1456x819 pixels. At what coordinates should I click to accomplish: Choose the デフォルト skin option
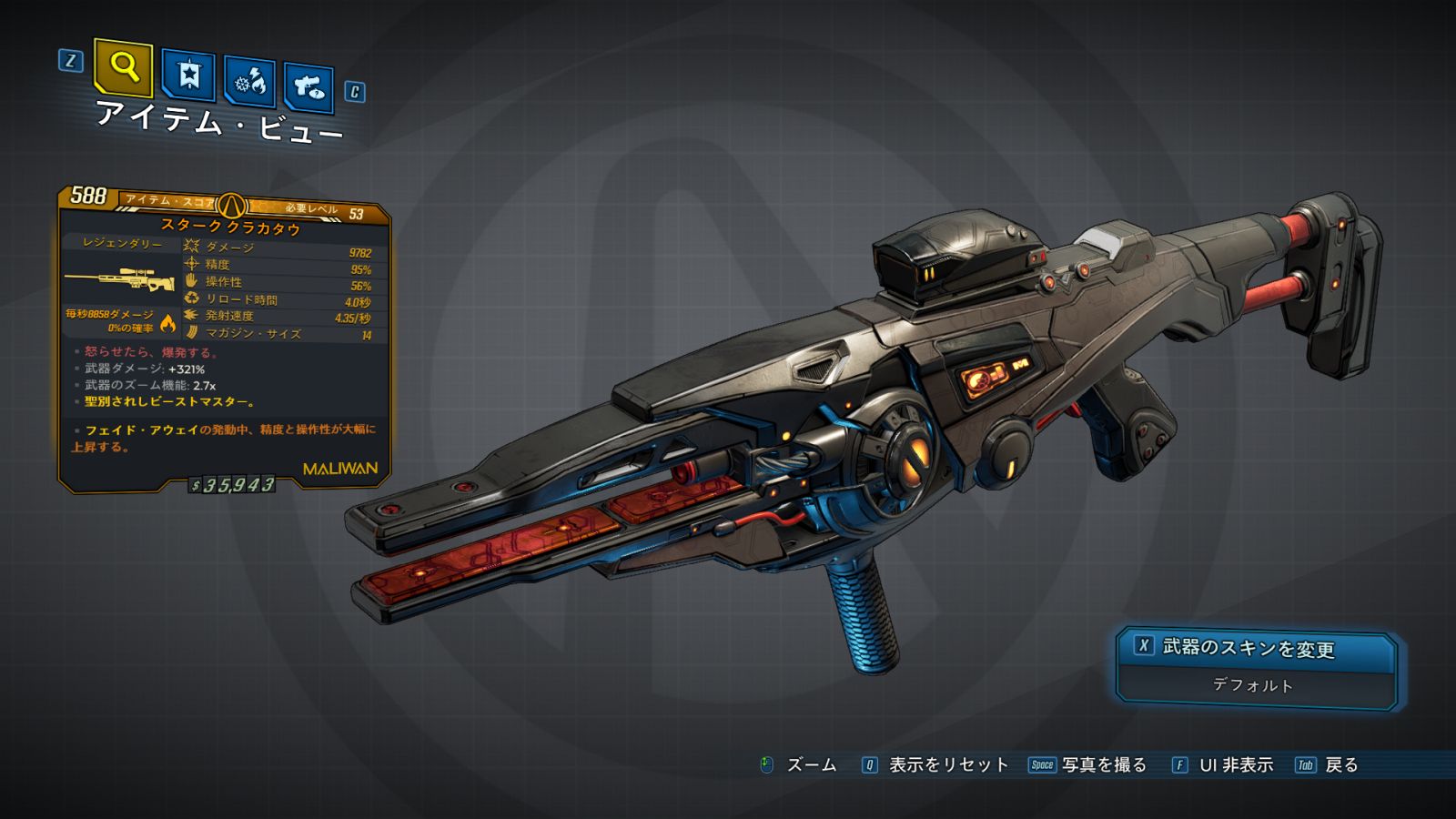coord(1253,685)
